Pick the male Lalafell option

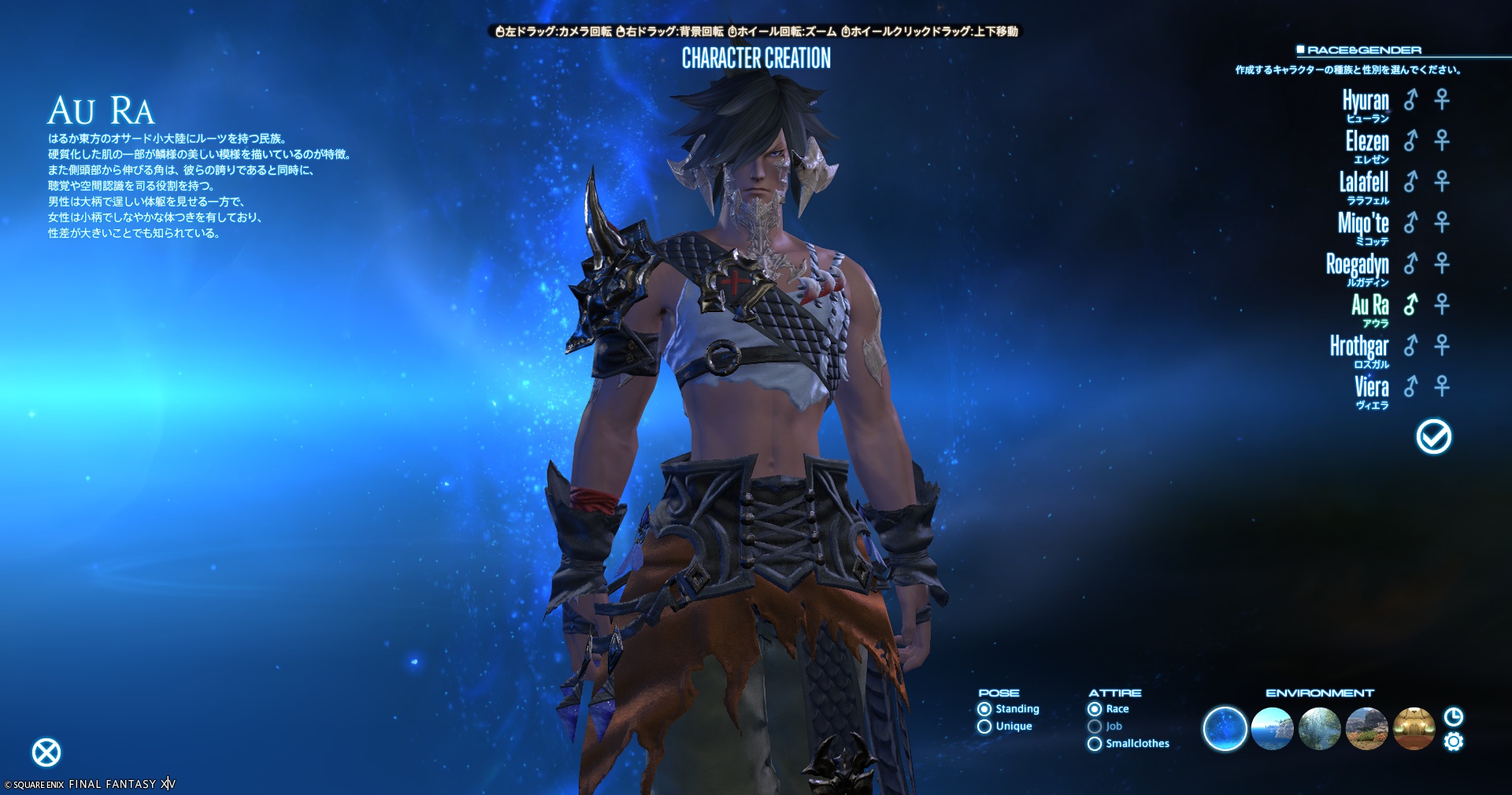[x=1410, y=182]
